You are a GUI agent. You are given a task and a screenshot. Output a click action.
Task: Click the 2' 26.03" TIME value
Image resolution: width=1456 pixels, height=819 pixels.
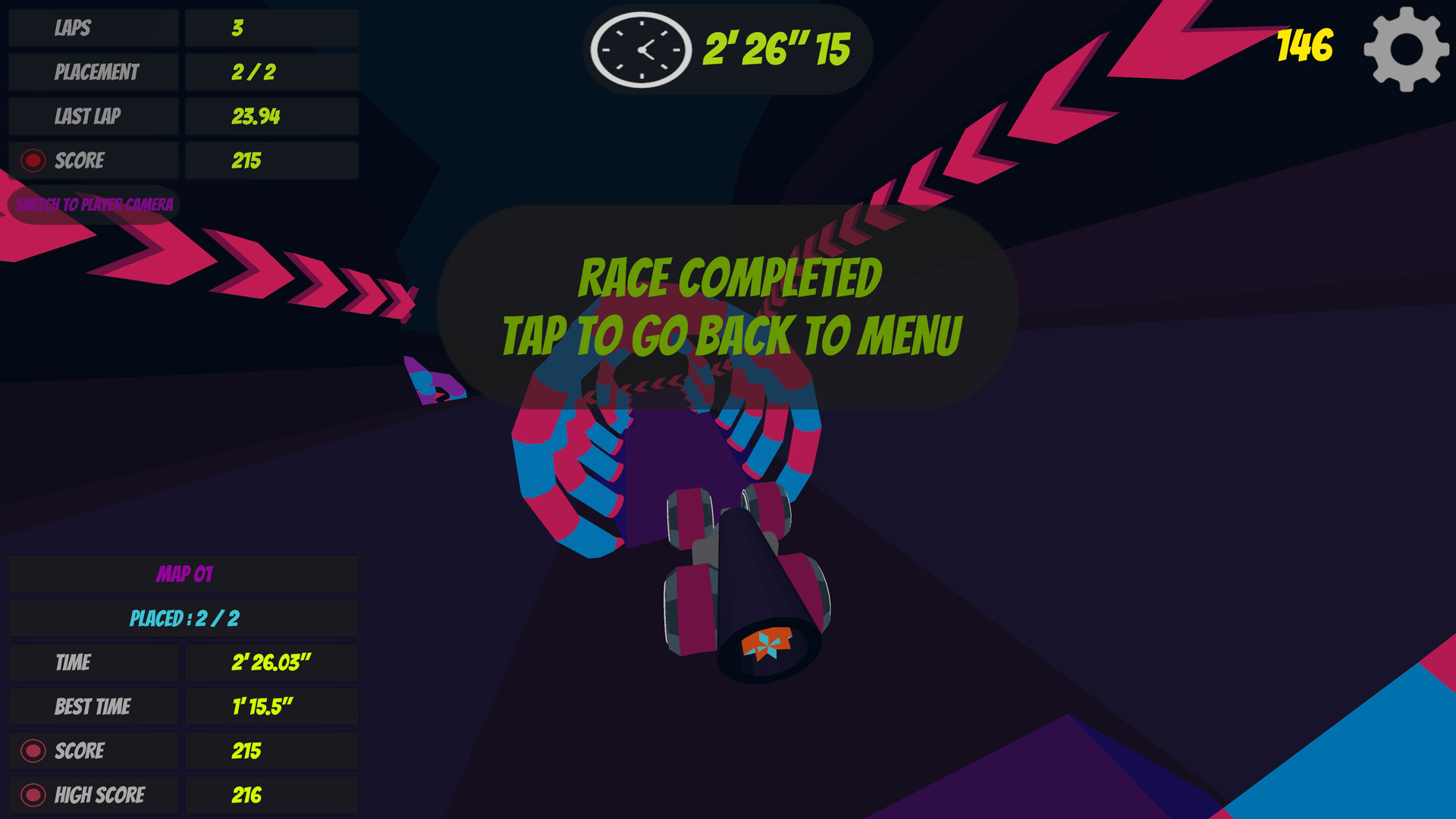click(270, 663)
